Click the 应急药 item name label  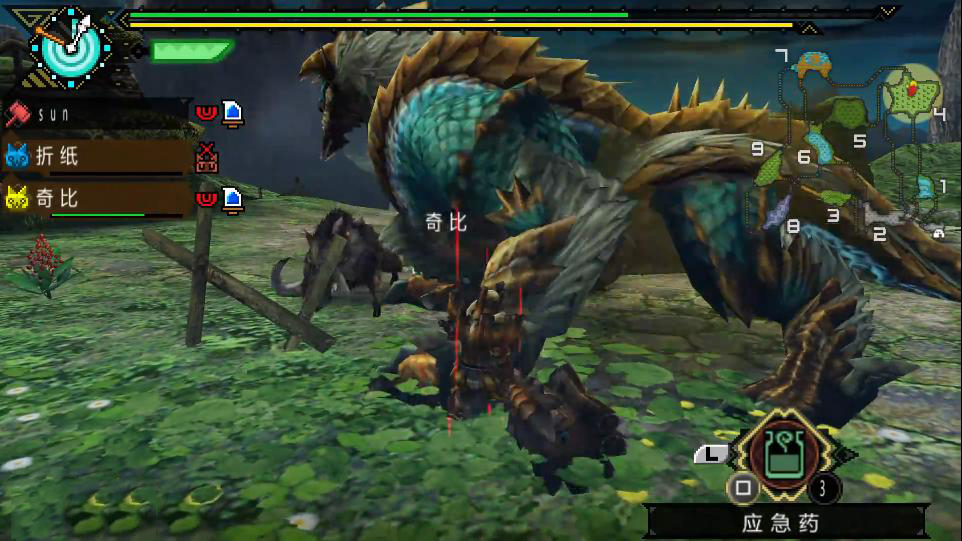click(783, 522)
